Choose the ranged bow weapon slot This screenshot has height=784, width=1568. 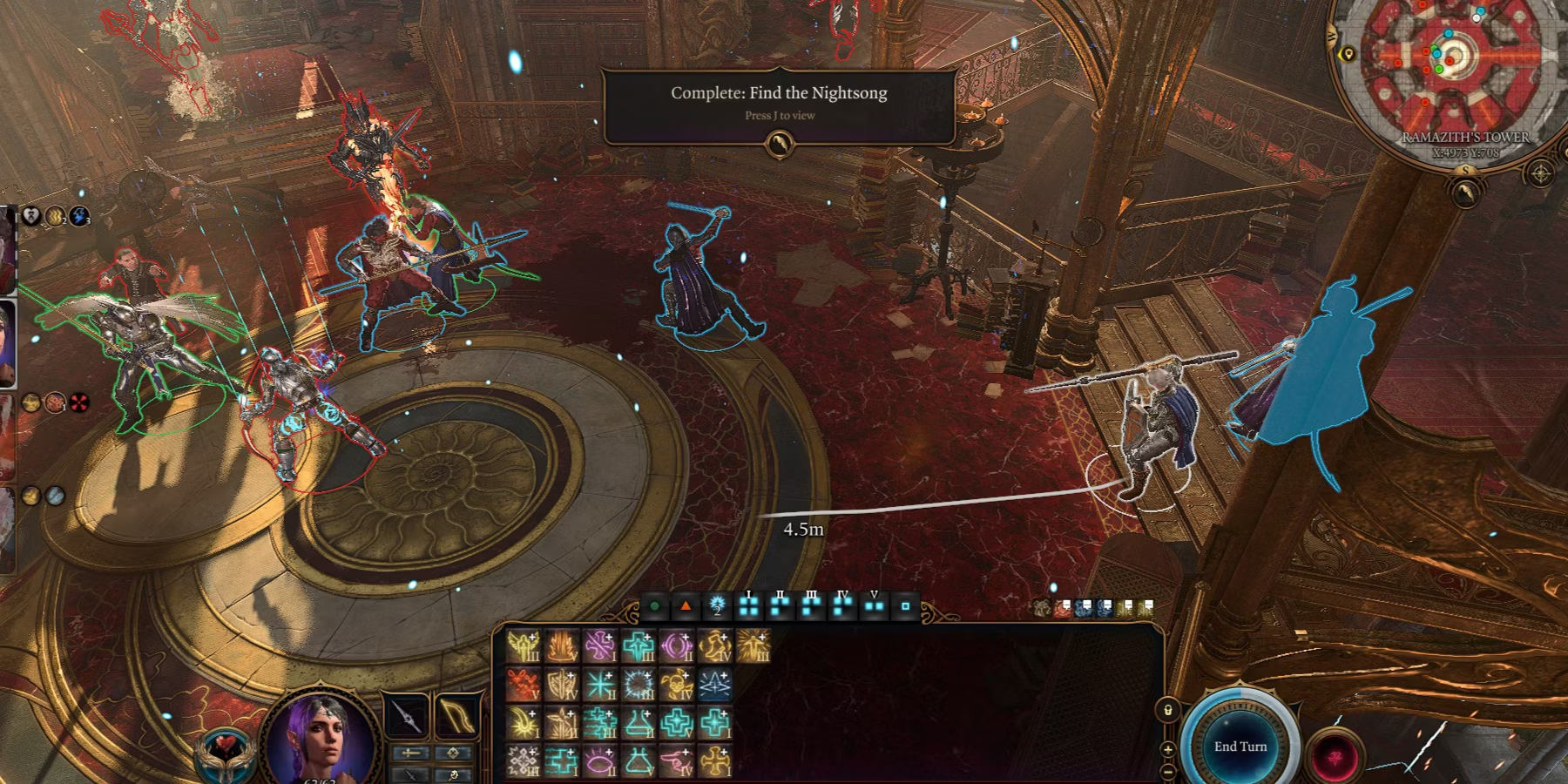457,716
